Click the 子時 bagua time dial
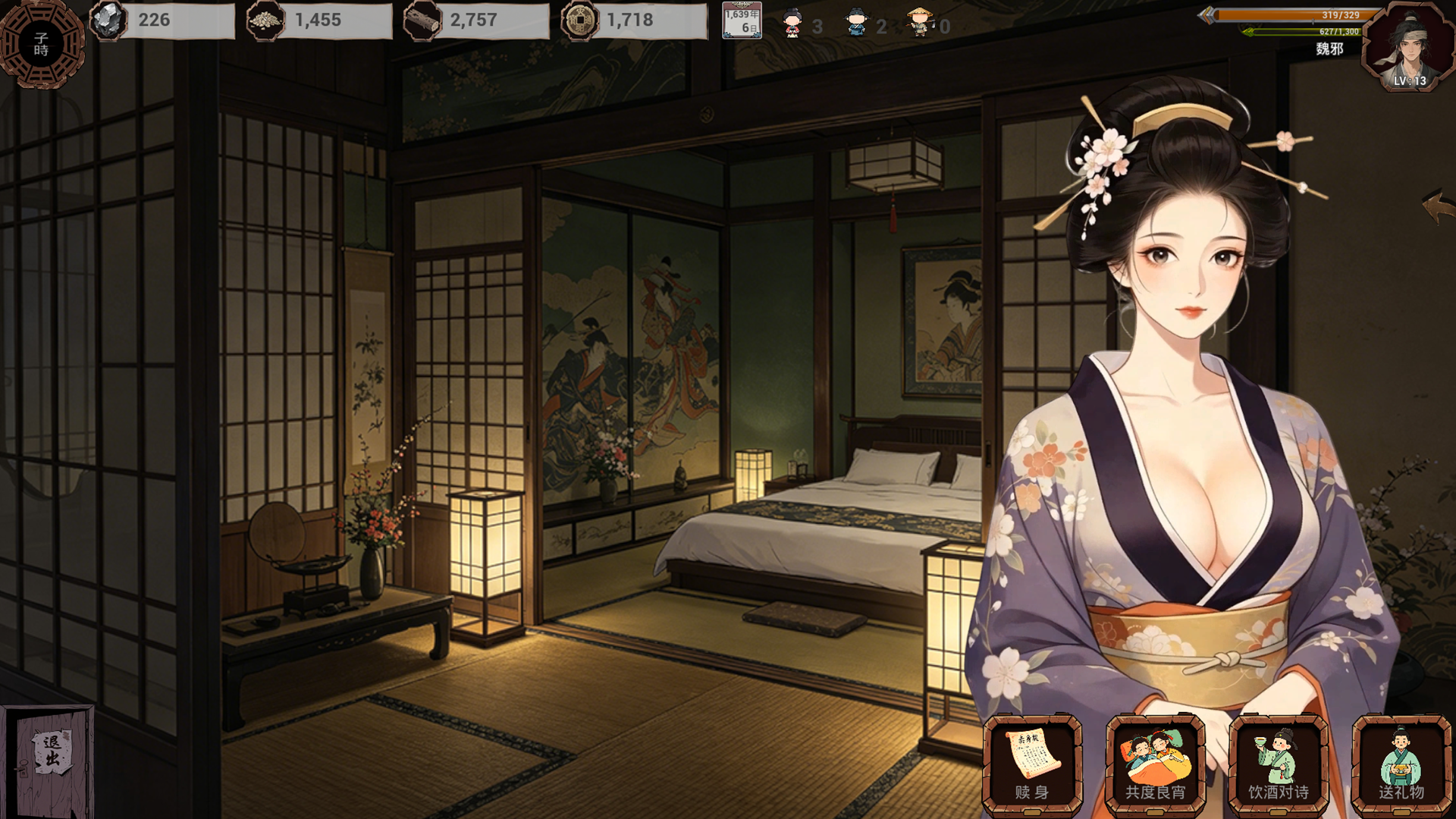The width and height of the screenshot is (1456, 819). pos(42,44)
